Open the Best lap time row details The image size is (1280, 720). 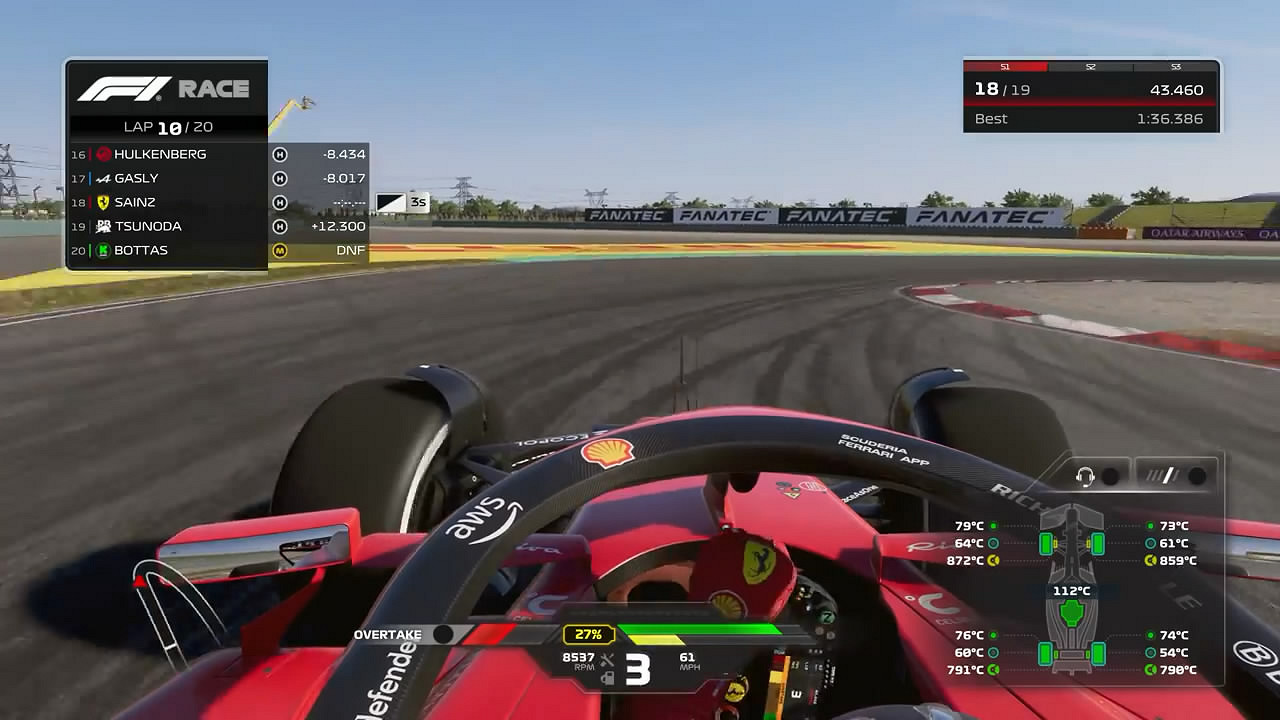pyautogui.click(x=1090, y=118)
